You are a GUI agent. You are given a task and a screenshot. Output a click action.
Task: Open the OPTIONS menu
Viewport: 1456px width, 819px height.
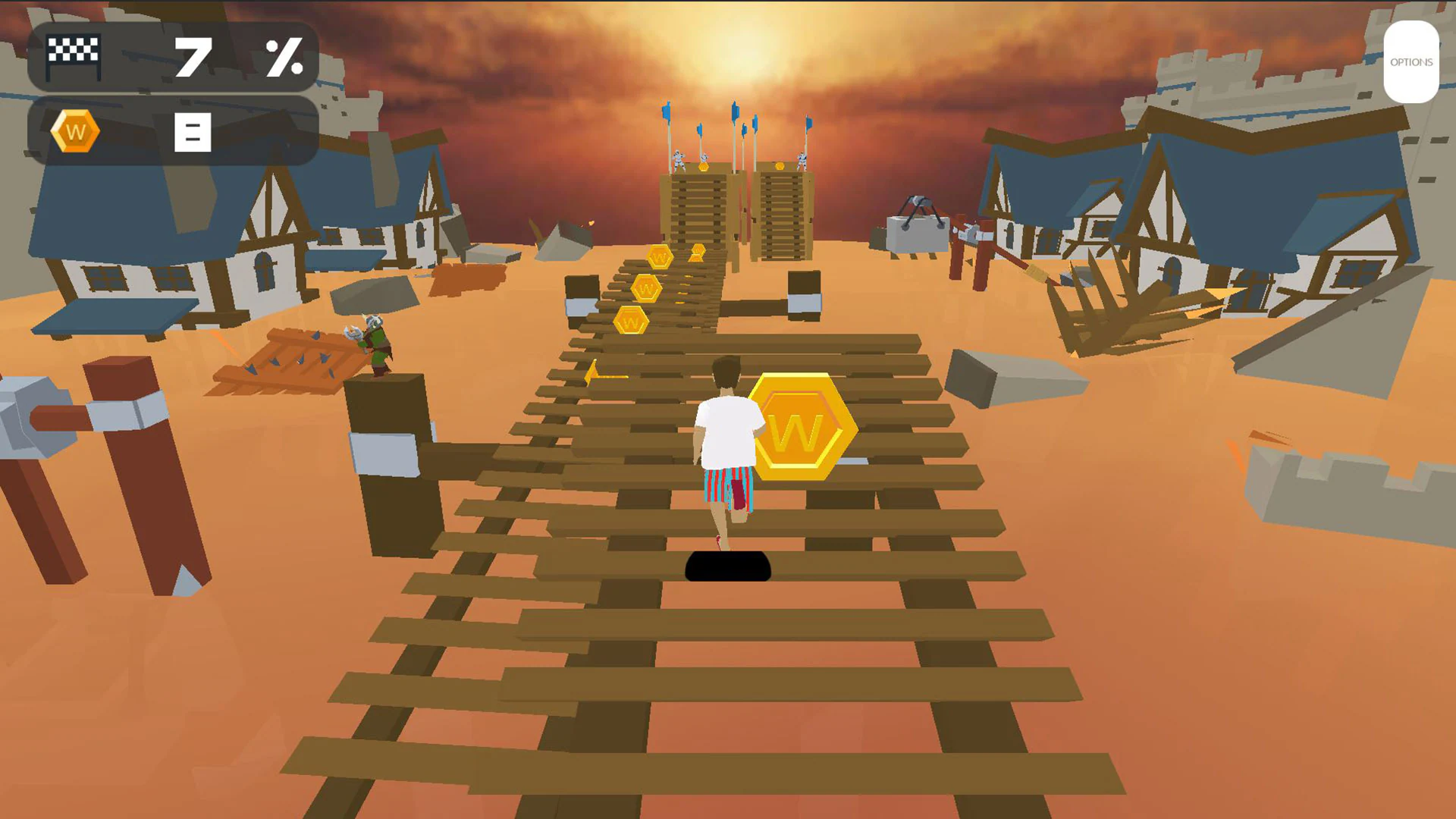click(x=1412, y=62)
